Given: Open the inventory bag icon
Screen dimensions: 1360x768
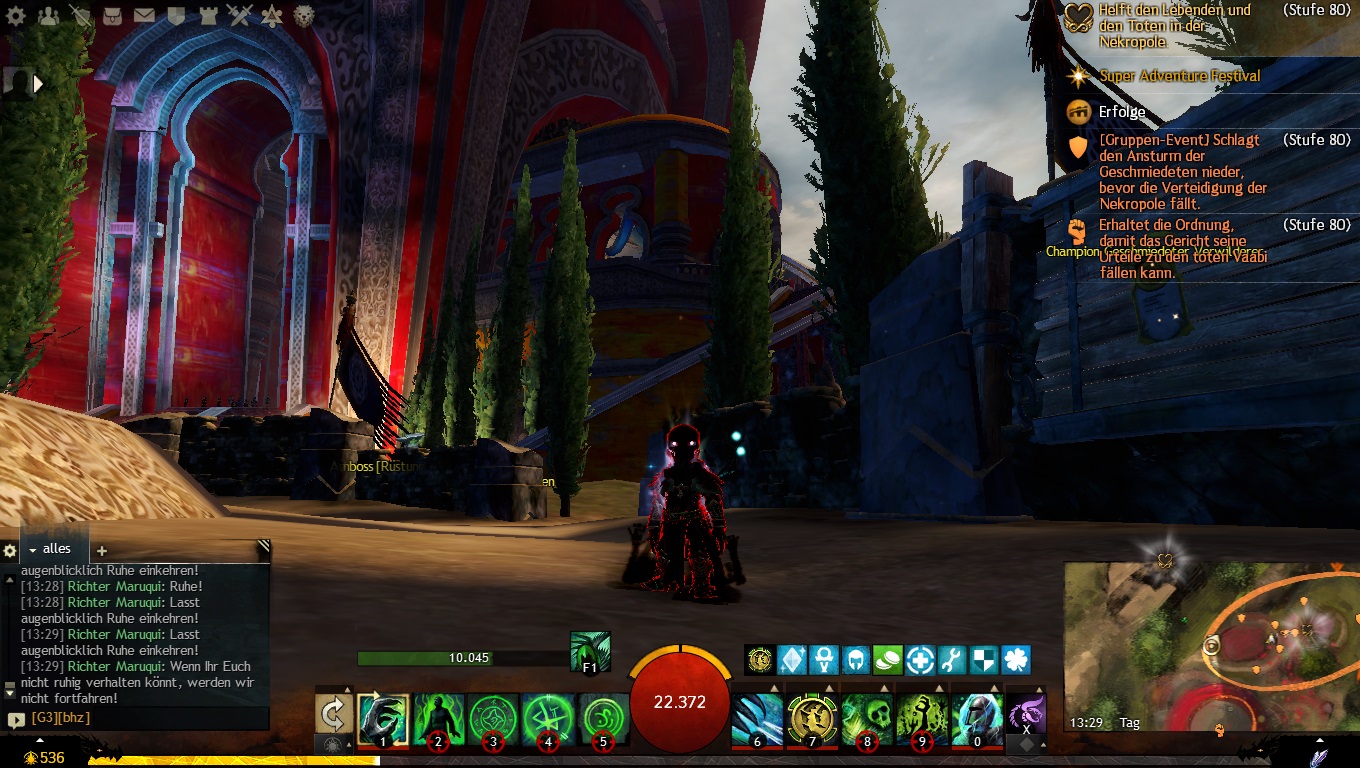Looking at the screenshot, I should click(x=112, y=15).
